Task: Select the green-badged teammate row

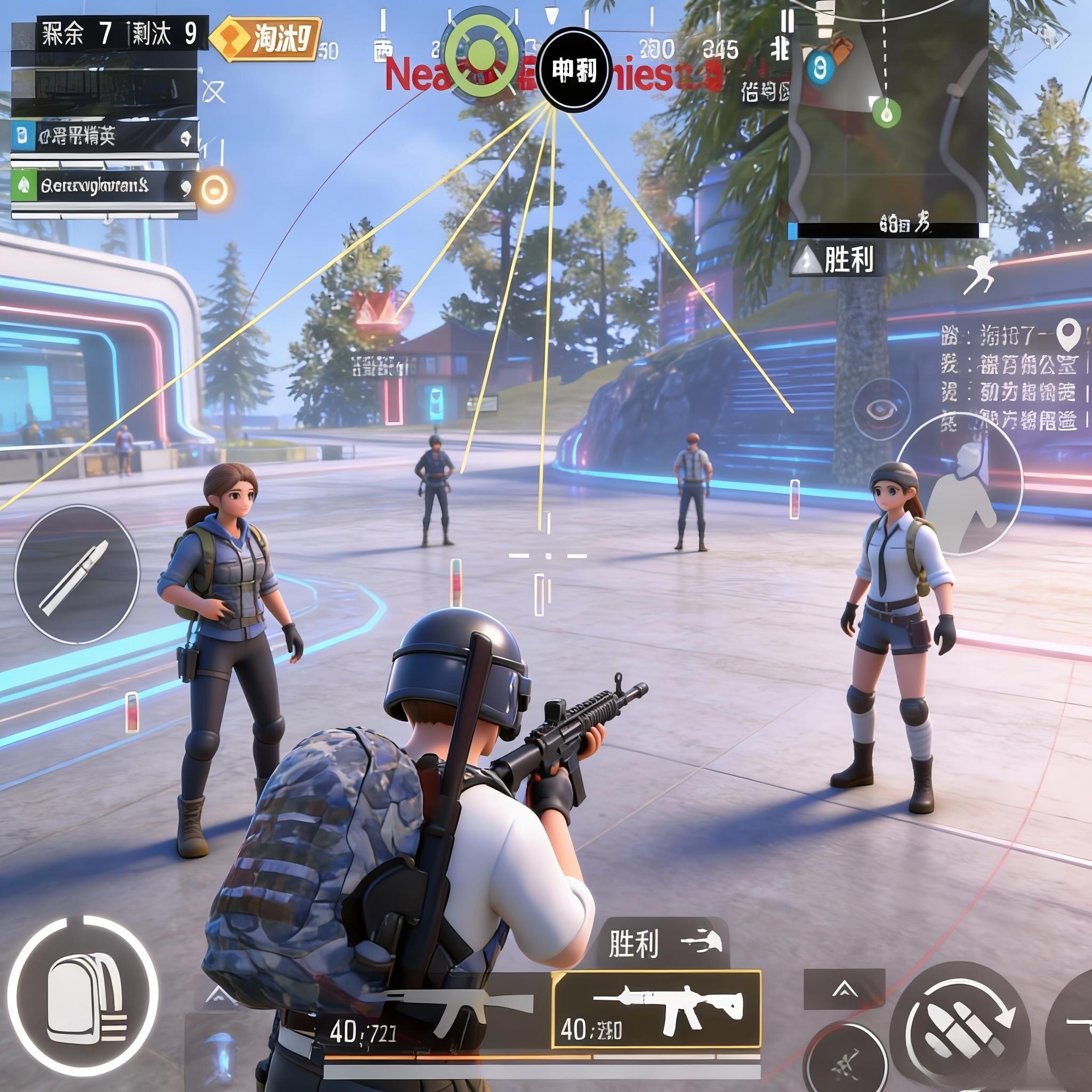Action: pos(105,186)
